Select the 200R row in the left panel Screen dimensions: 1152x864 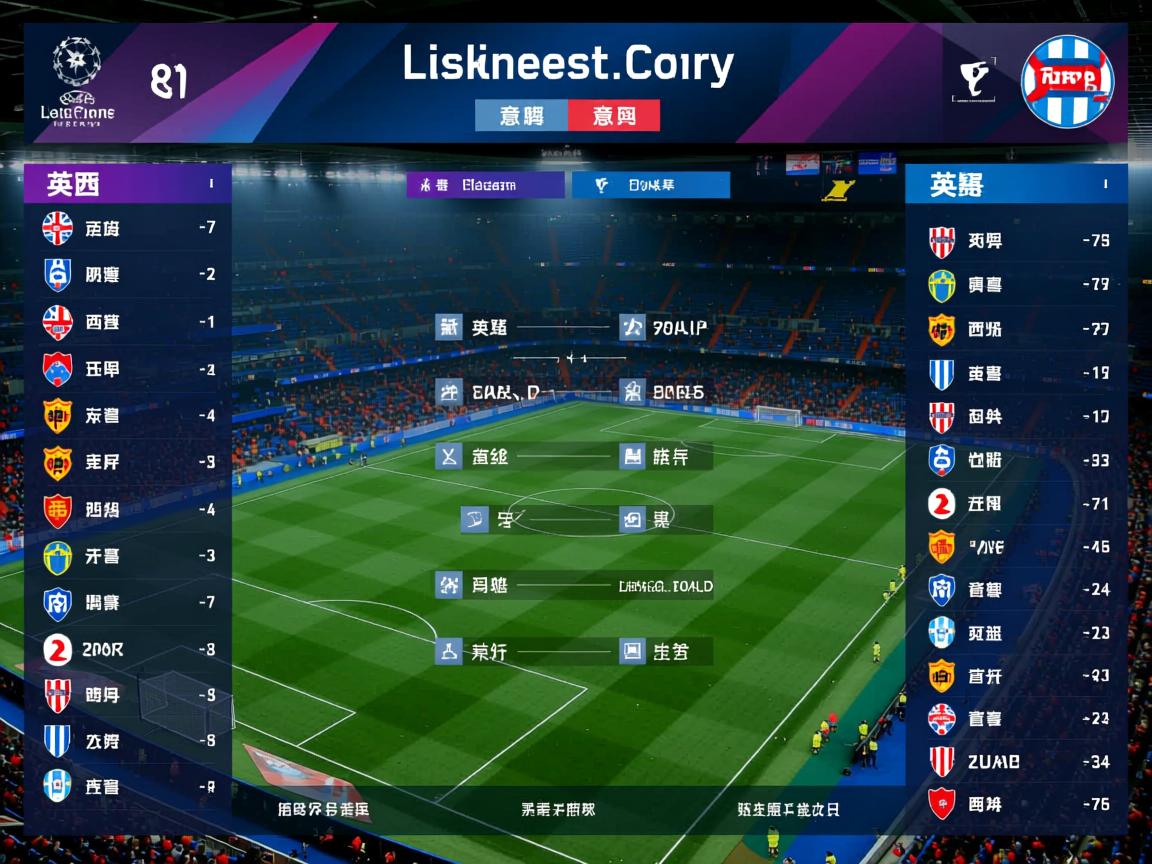128,649
